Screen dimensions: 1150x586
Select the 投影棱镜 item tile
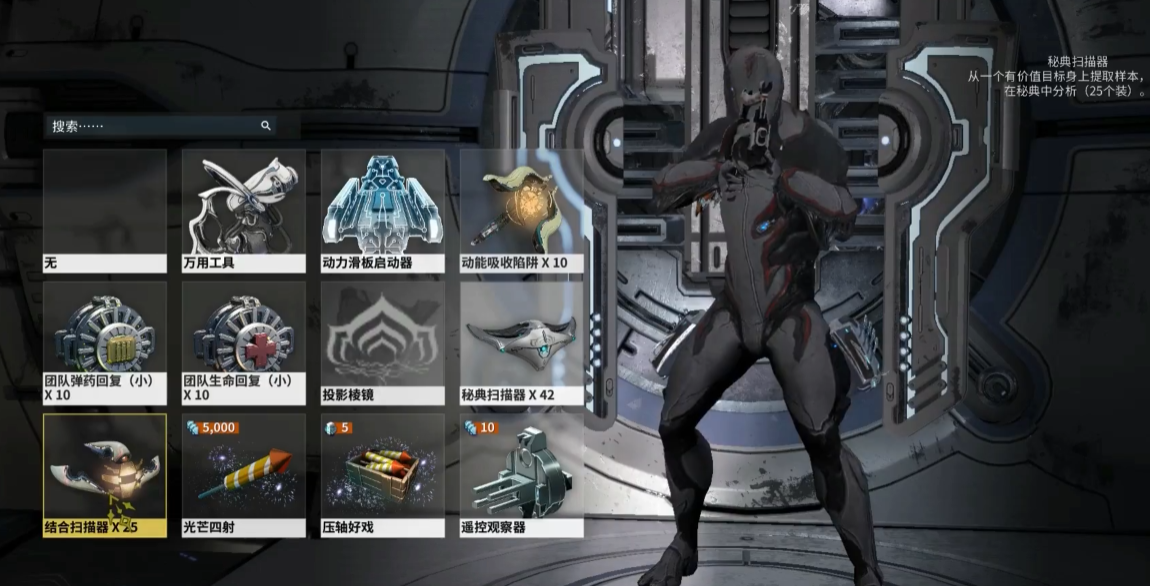click(x=382, y=343)
